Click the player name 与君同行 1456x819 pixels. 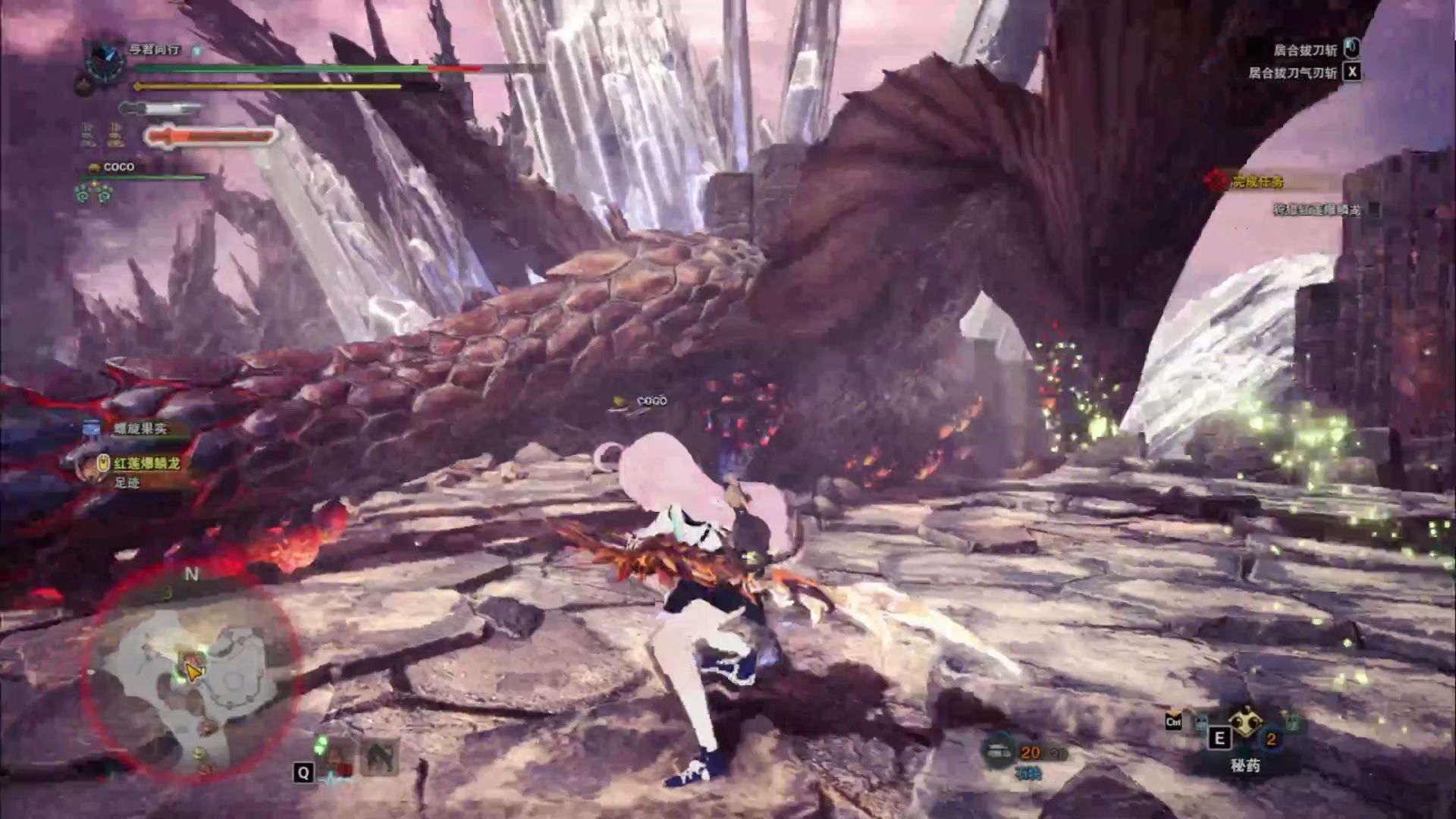[x=155, y=49]
